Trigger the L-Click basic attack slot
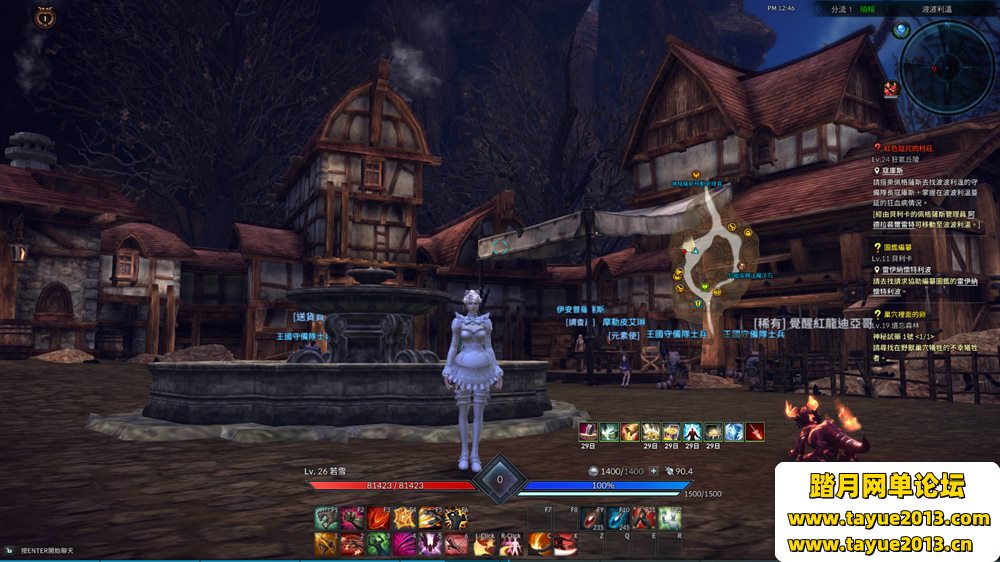 484,543
